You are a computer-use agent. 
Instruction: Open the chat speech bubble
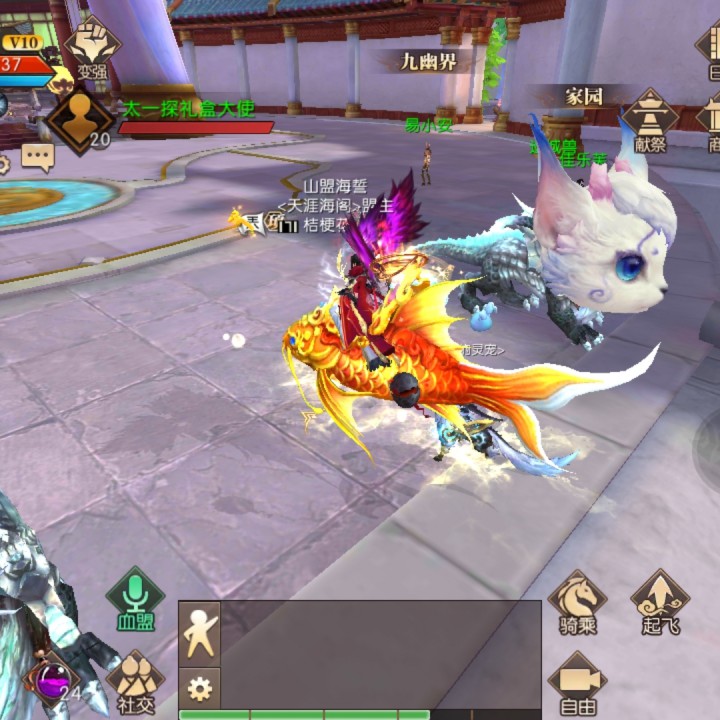(38, 157)
